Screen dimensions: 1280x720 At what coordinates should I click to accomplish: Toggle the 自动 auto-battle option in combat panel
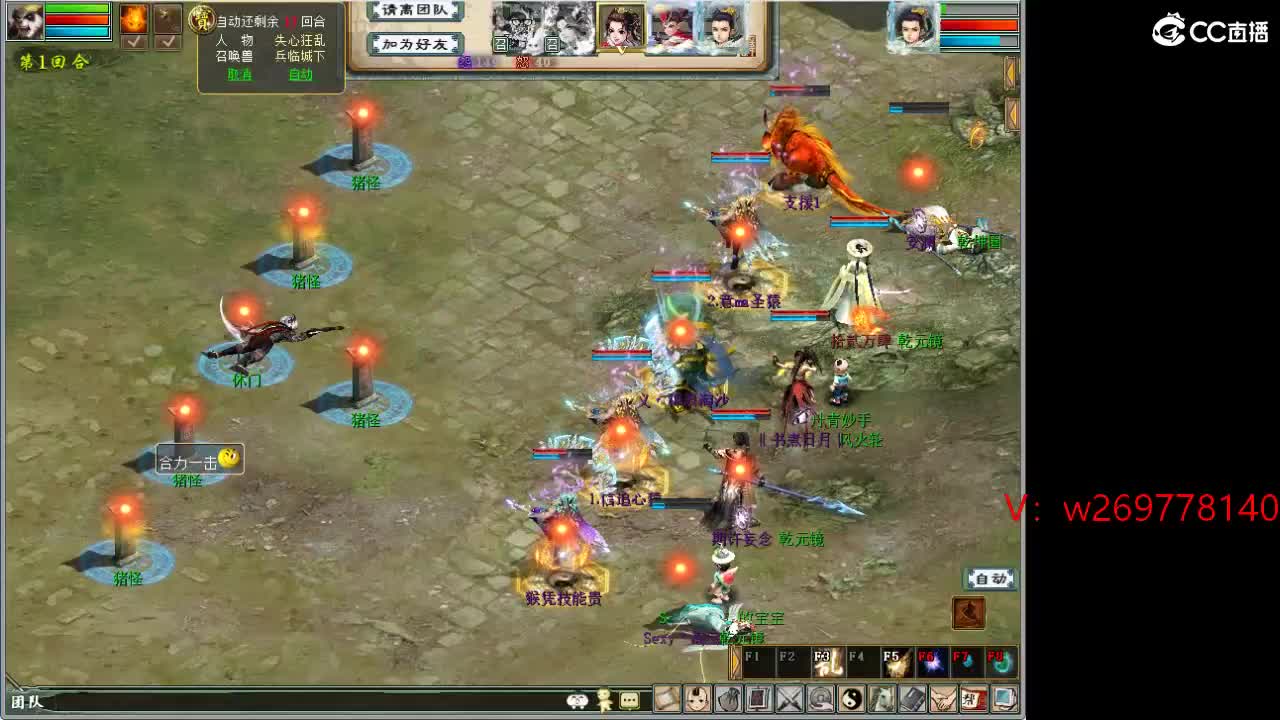click(300, 74)
